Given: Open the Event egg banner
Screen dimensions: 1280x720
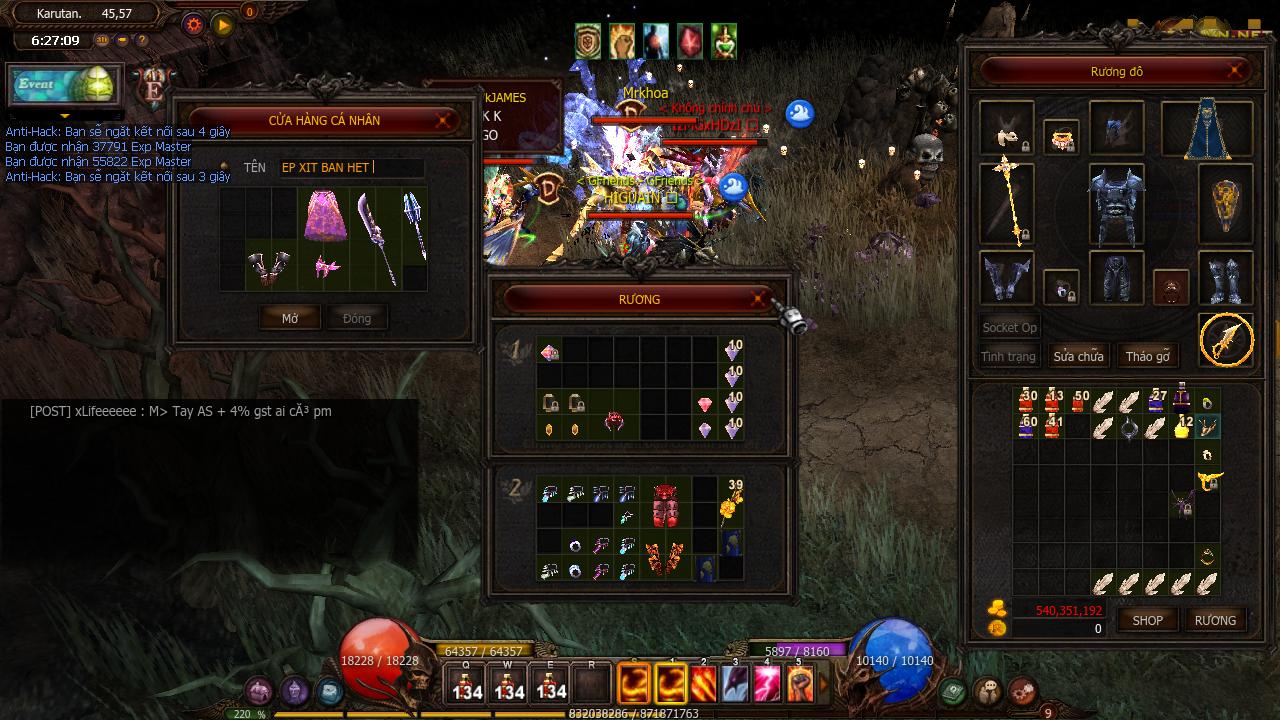Looking at the screenshot, I should (x=66, y=85).
